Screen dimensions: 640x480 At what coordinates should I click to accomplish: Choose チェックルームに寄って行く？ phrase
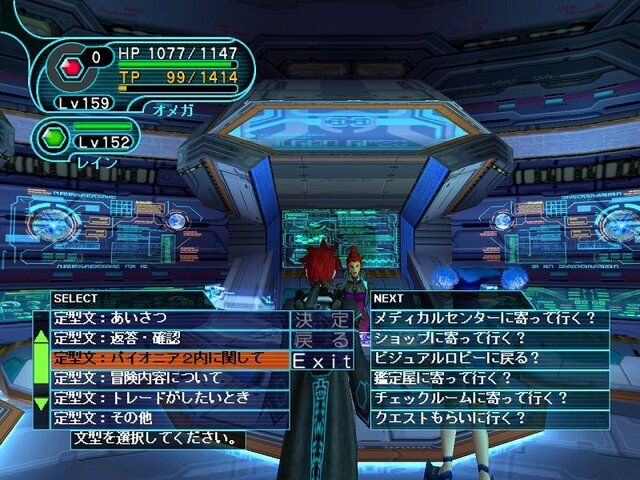489,398
